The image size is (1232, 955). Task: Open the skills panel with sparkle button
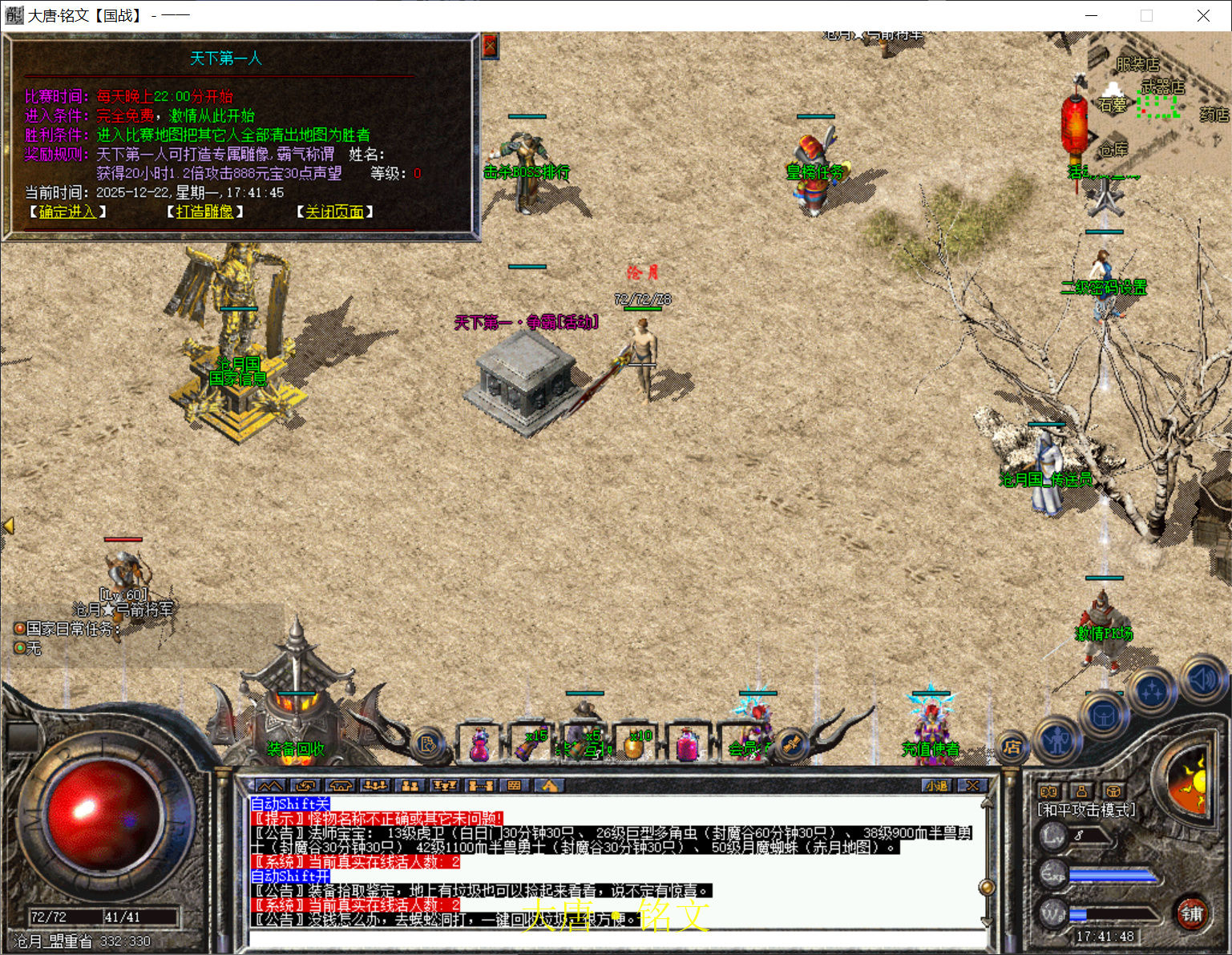1152,690
